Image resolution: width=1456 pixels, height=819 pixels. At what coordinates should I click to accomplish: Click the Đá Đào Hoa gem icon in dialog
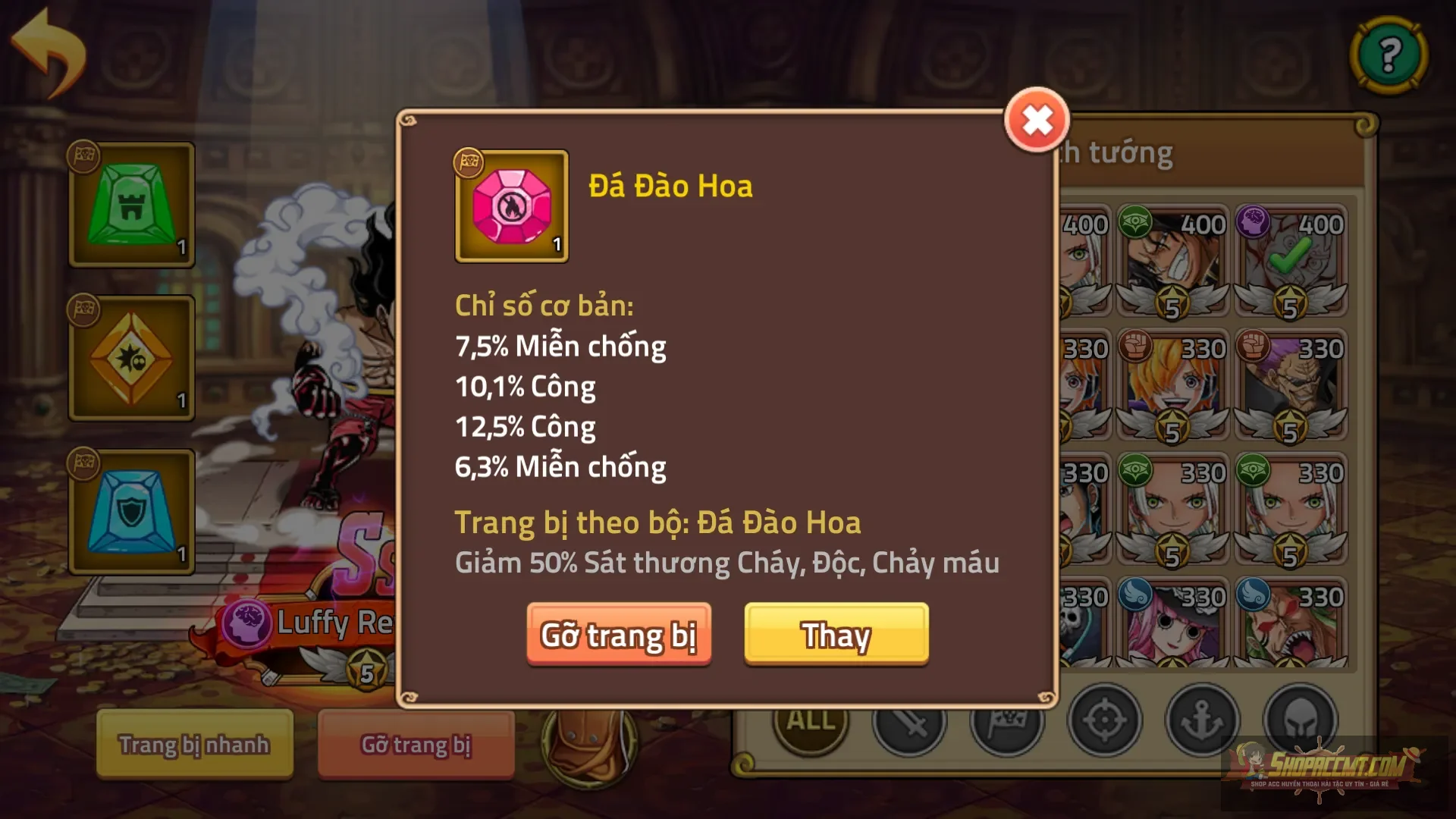511,206
